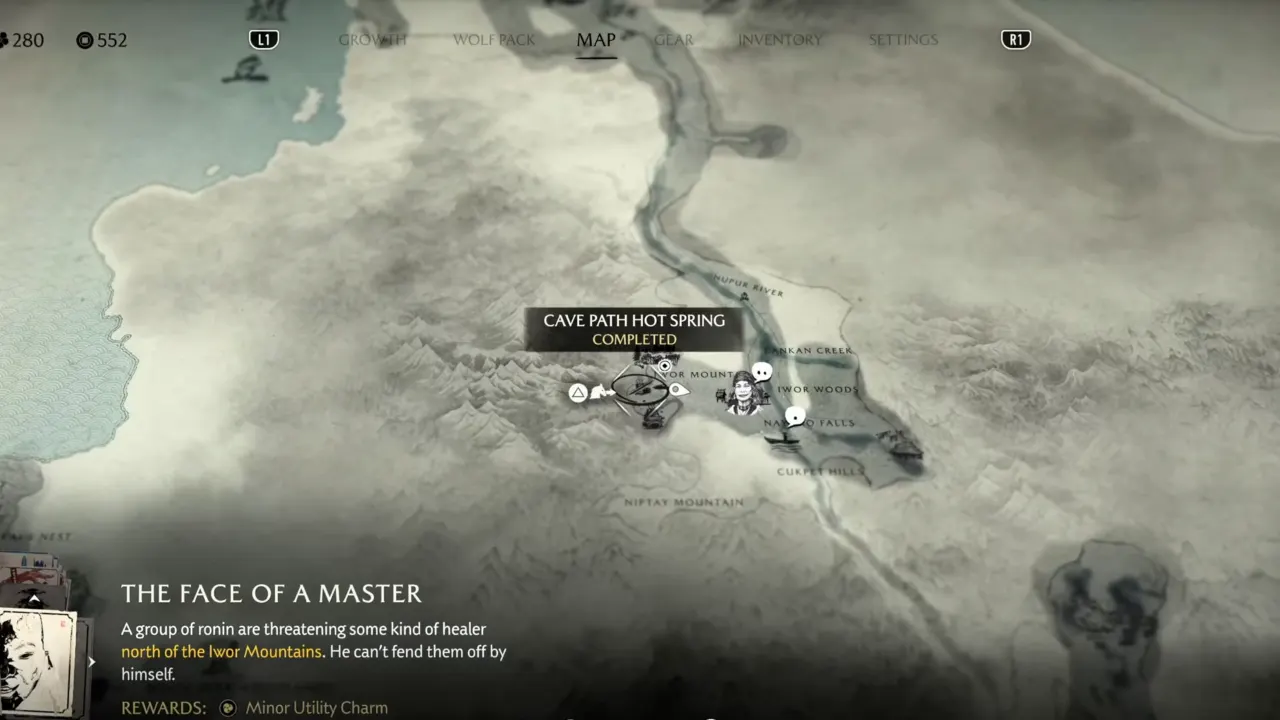Select the Cave Path Hot Spring location marker
This screenshot has width=1280, height=720.
[640, 389]
